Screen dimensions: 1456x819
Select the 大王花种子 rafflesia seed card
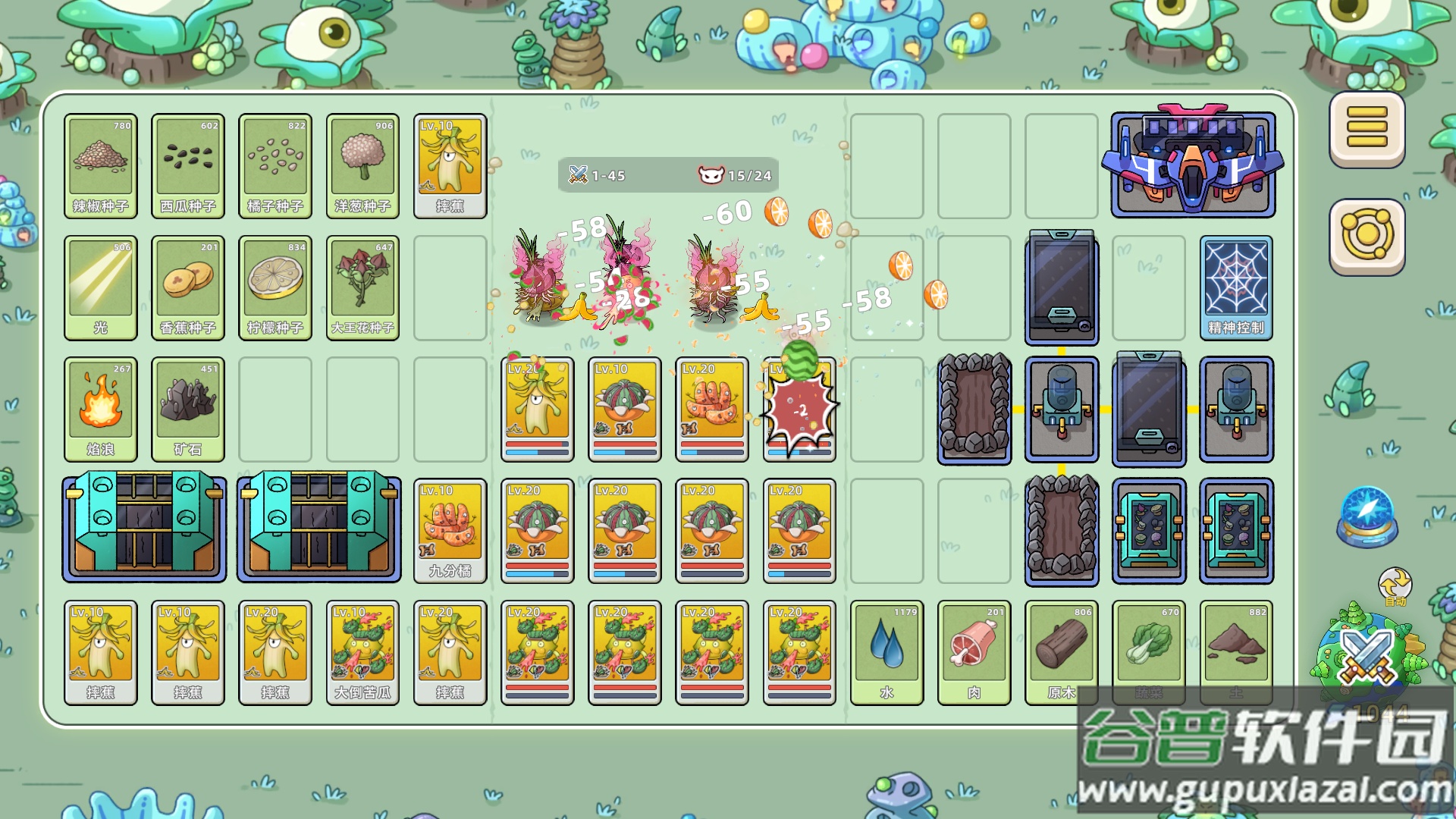tap(362, 288)
